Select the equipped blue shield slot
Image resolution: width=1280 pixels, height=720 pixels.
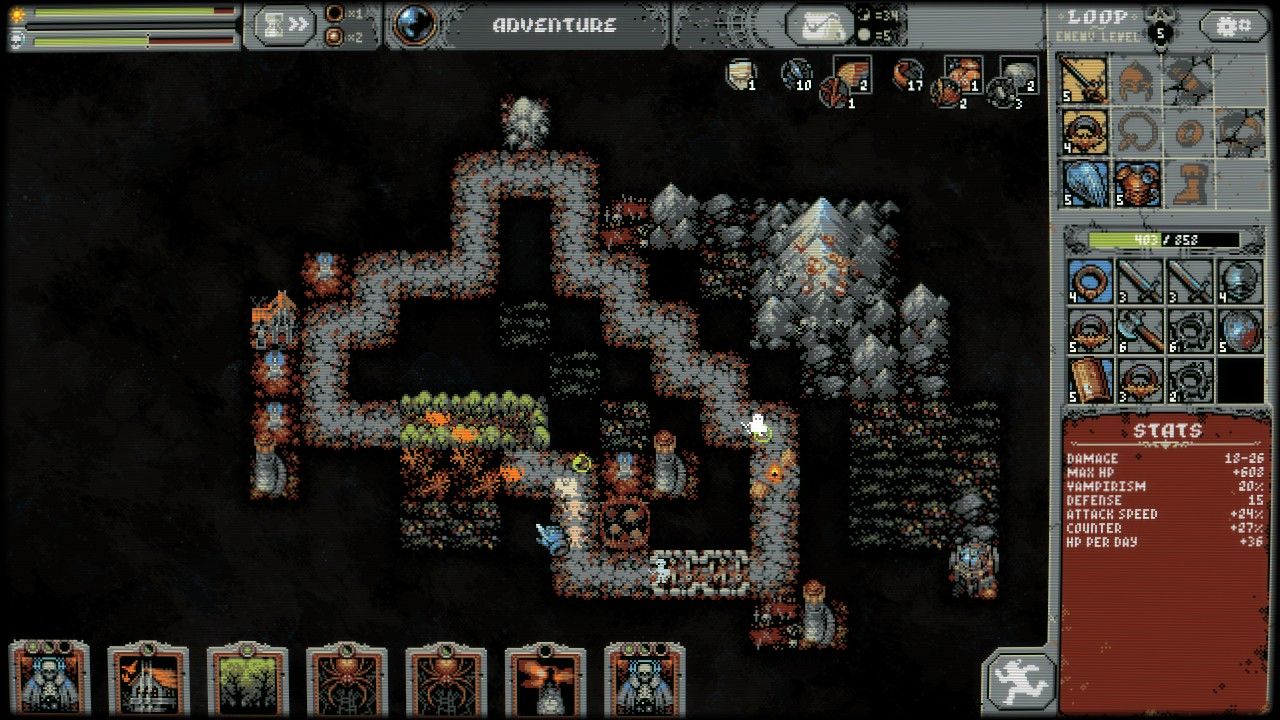pos(1084,184)
